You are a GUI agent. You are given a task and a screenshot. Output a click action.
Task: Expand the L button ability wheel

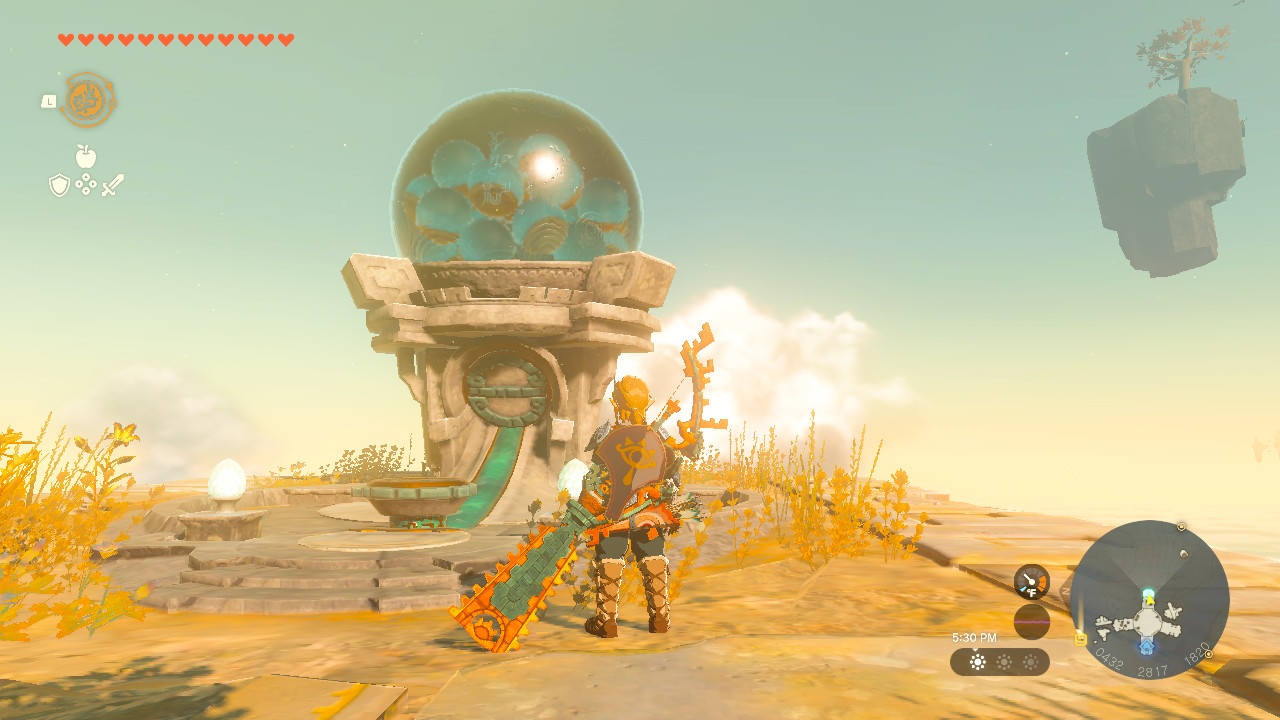[x=49, y=101]
